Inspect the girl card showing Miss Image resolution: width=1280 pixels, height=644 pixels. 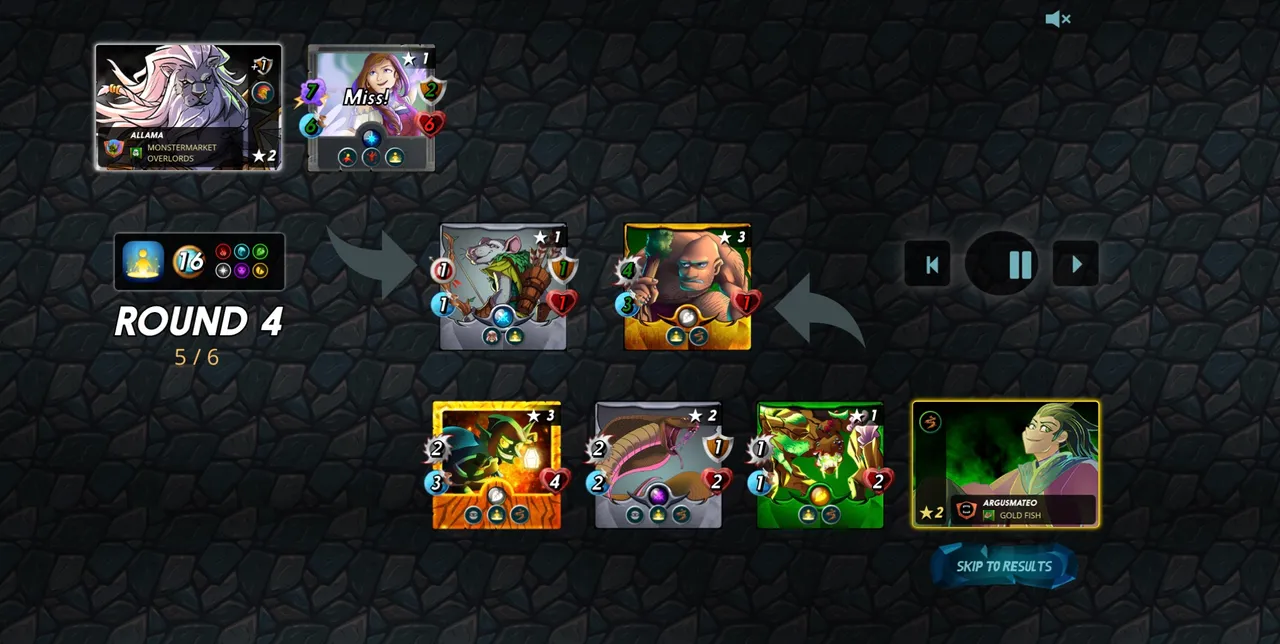[x=371, y=108]
